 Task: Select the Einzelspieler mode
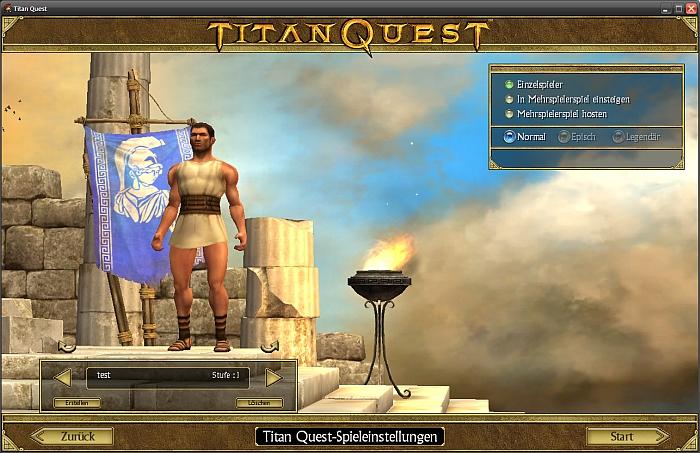510,85
